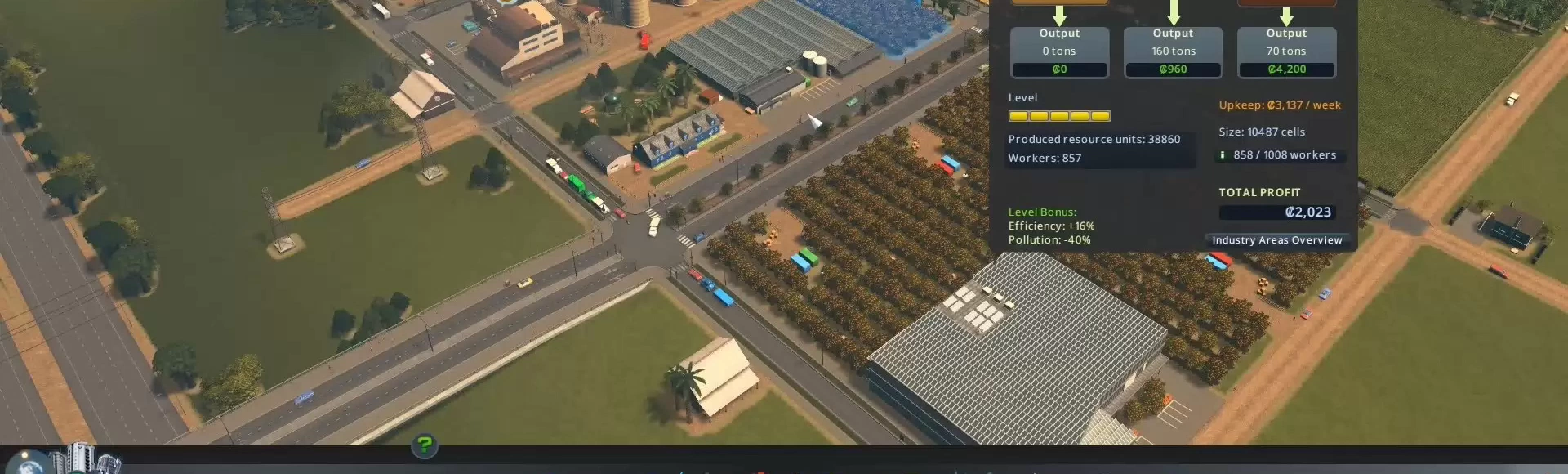Open the globe icon in the bottom corner
The height and width of the screenshot is (474, 1568).
click(29, 461)
